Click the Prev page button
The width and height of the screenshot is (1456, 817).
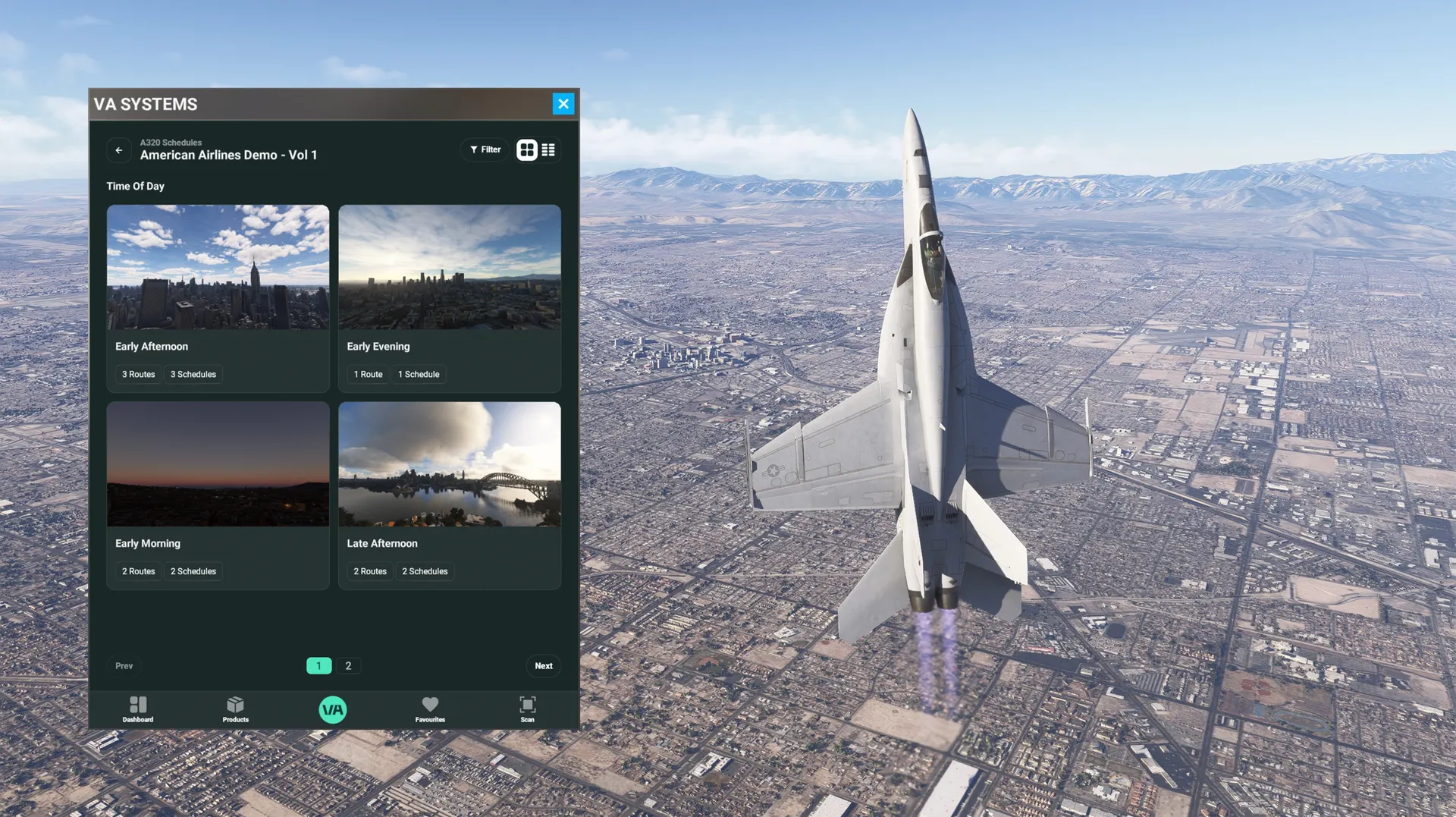(124, 666)
